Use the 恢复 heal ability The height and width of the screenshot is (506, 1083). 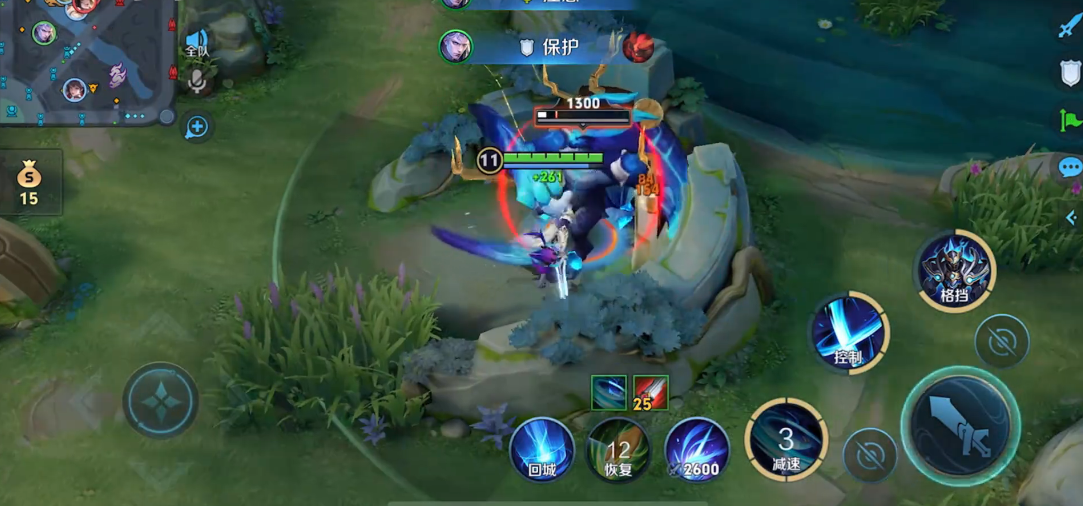click(618, 449)
